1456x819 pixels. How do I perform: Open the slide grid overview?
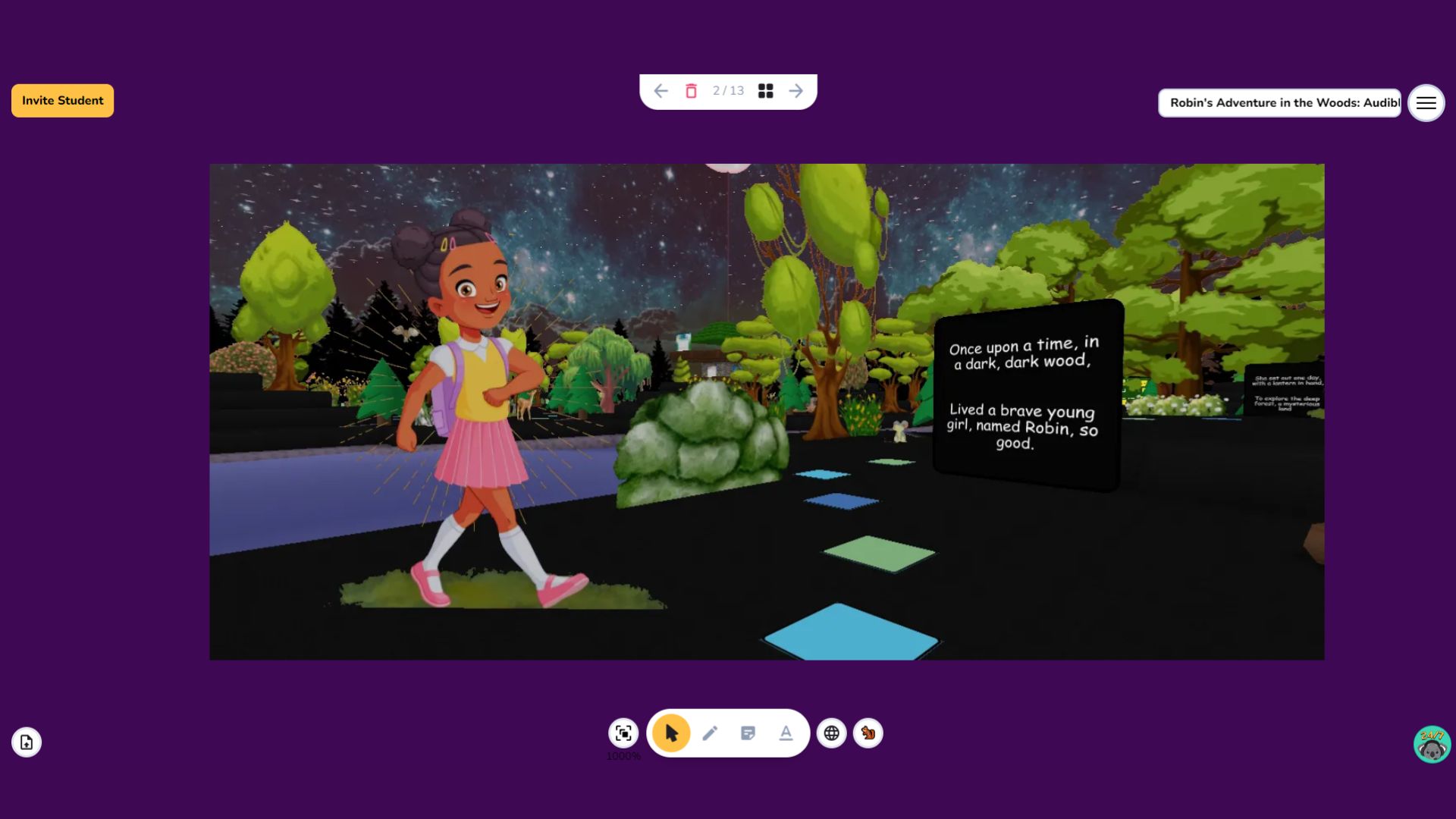[x=766, y=90]
